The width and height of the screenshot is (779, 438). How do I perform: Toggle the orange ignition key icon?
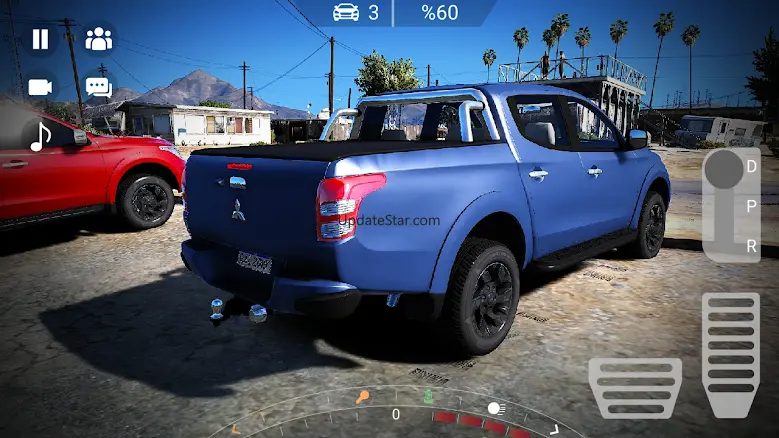click(x=363, y=397)
